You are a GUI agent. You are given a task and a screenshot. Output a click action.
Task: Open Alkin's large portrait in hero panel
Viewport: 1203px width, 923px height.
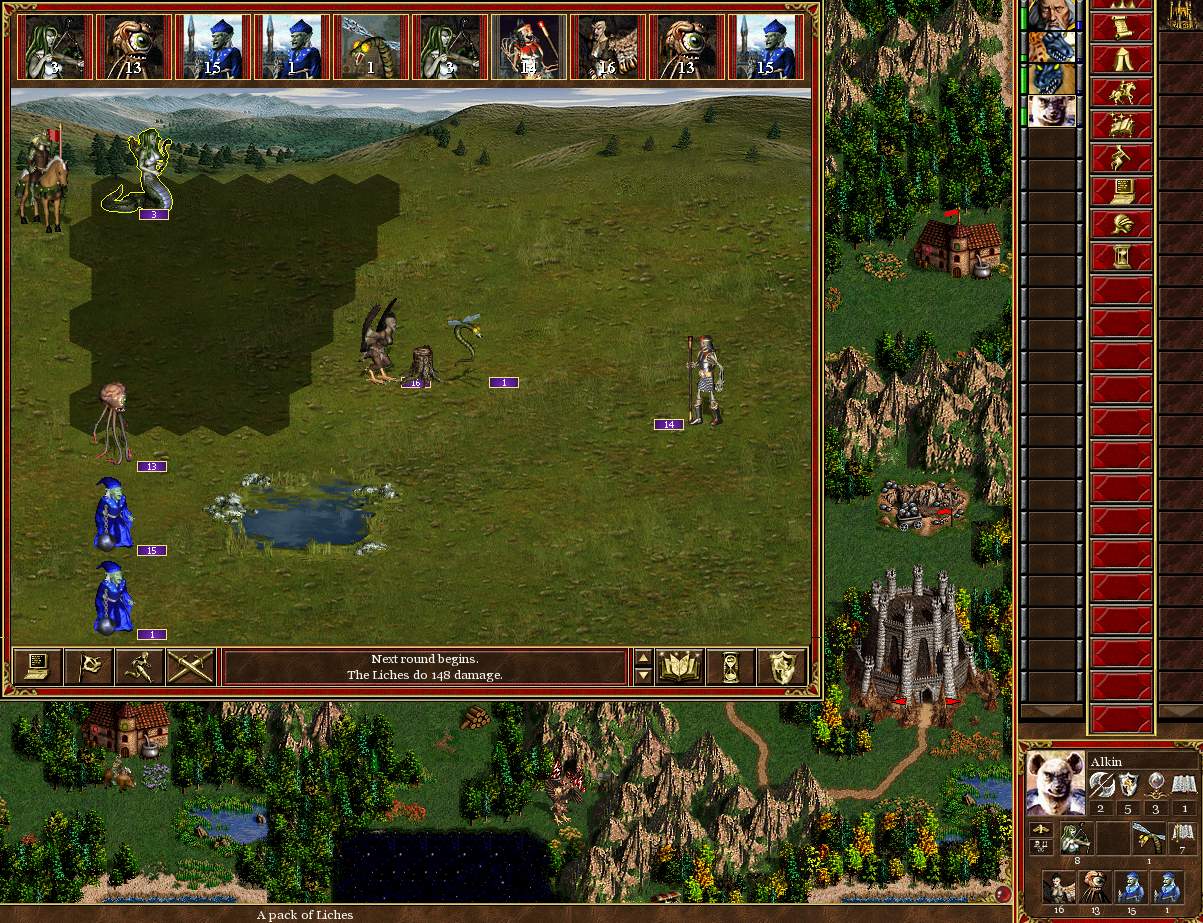1055,782
